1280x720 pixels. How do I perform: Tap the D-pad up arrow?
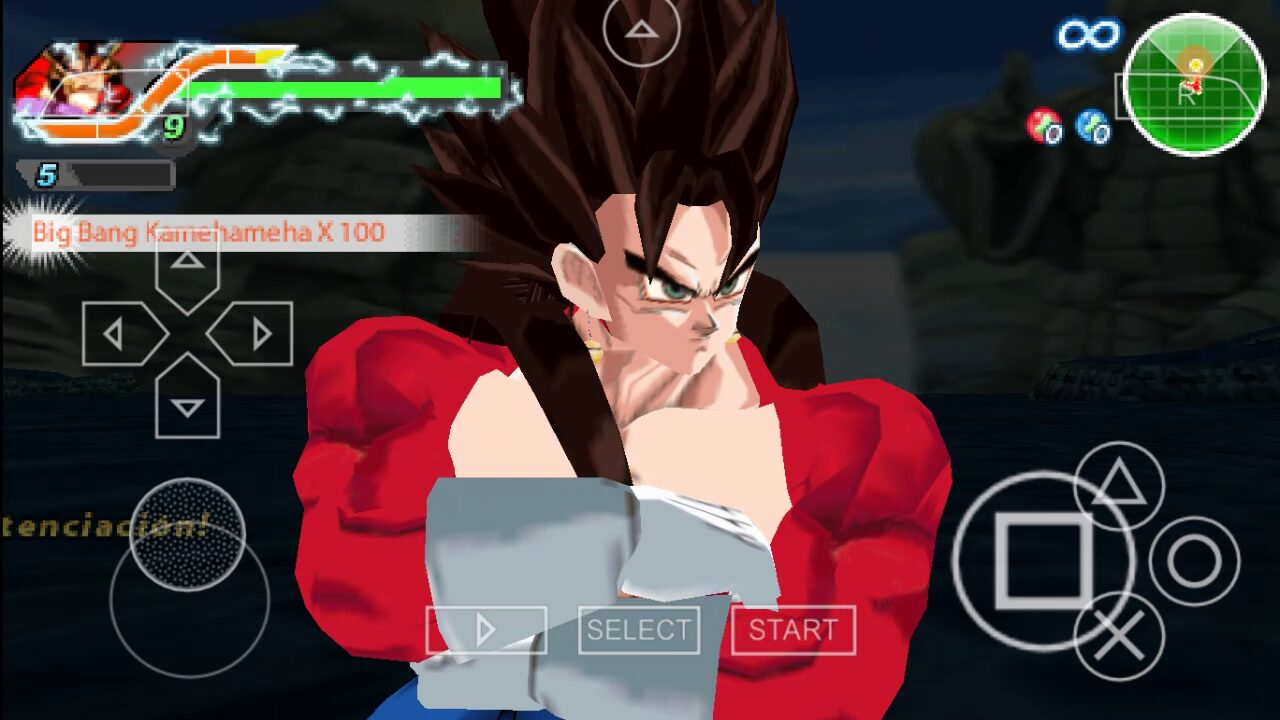pyautogui.click(x=187, y=268)
